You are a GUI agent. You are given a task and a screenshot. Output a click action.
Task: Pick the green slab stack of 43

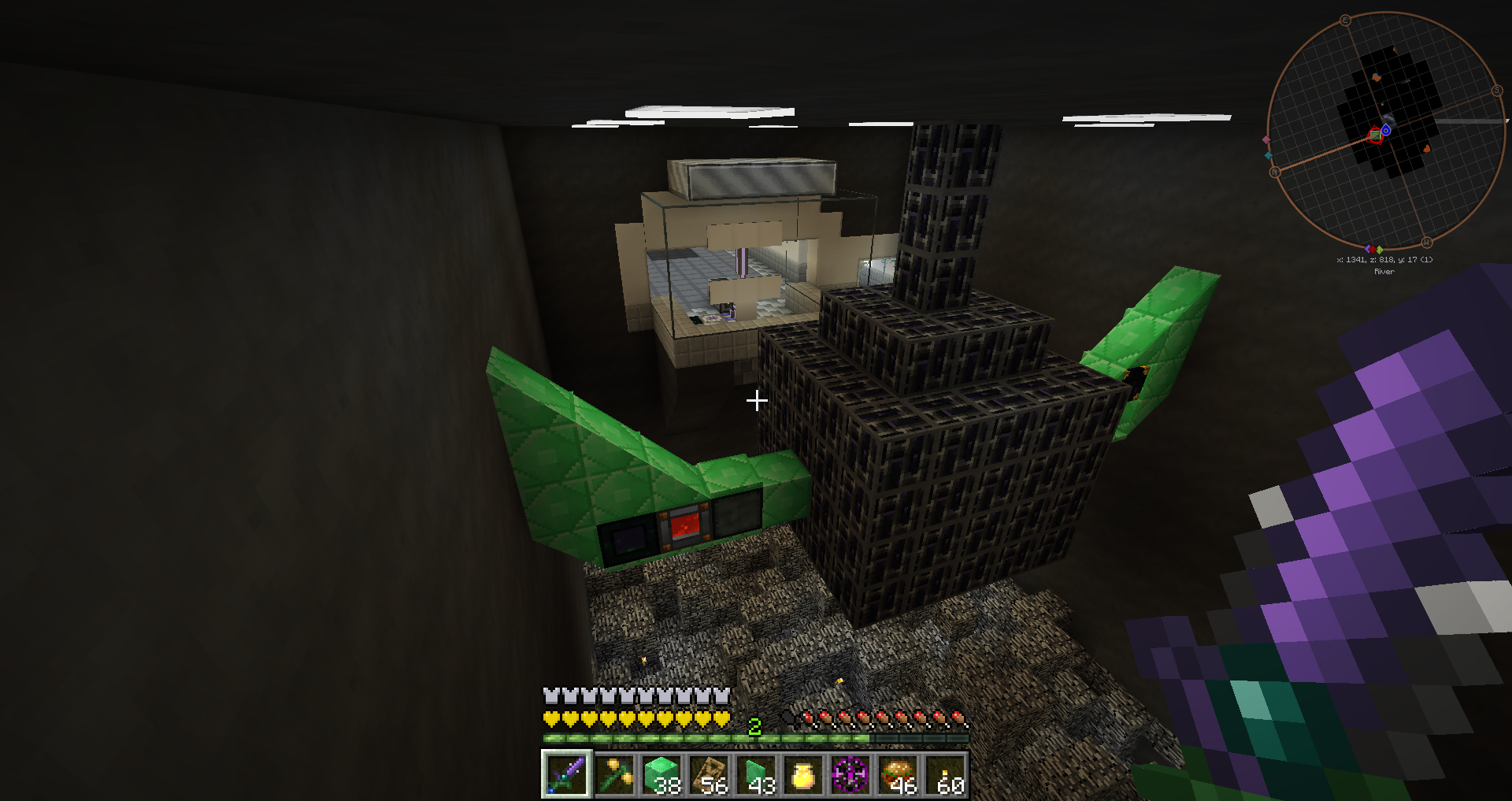[756, 773]
